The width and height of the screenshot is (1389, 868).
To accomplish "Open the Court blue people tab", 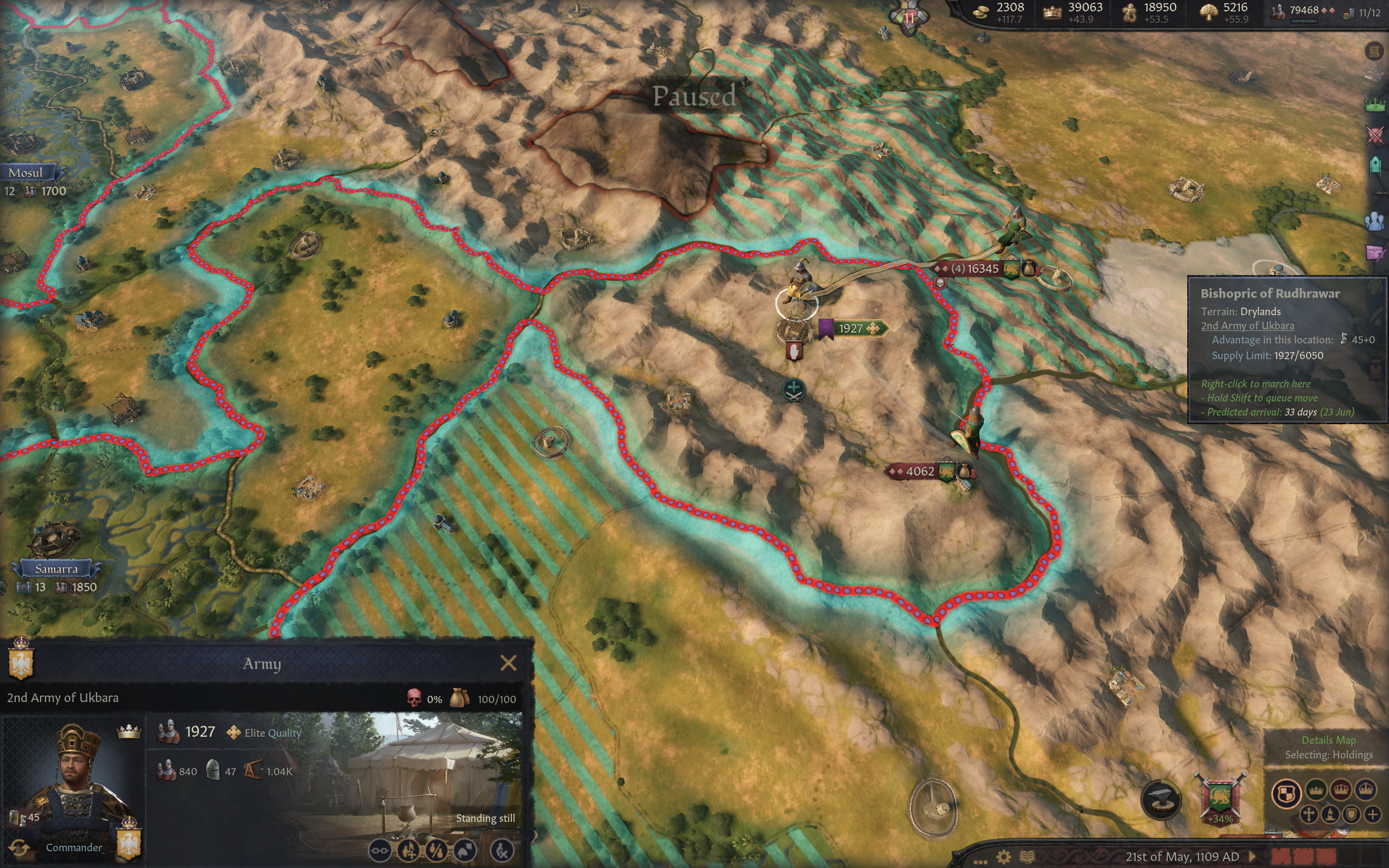I will coord(1375,221).
